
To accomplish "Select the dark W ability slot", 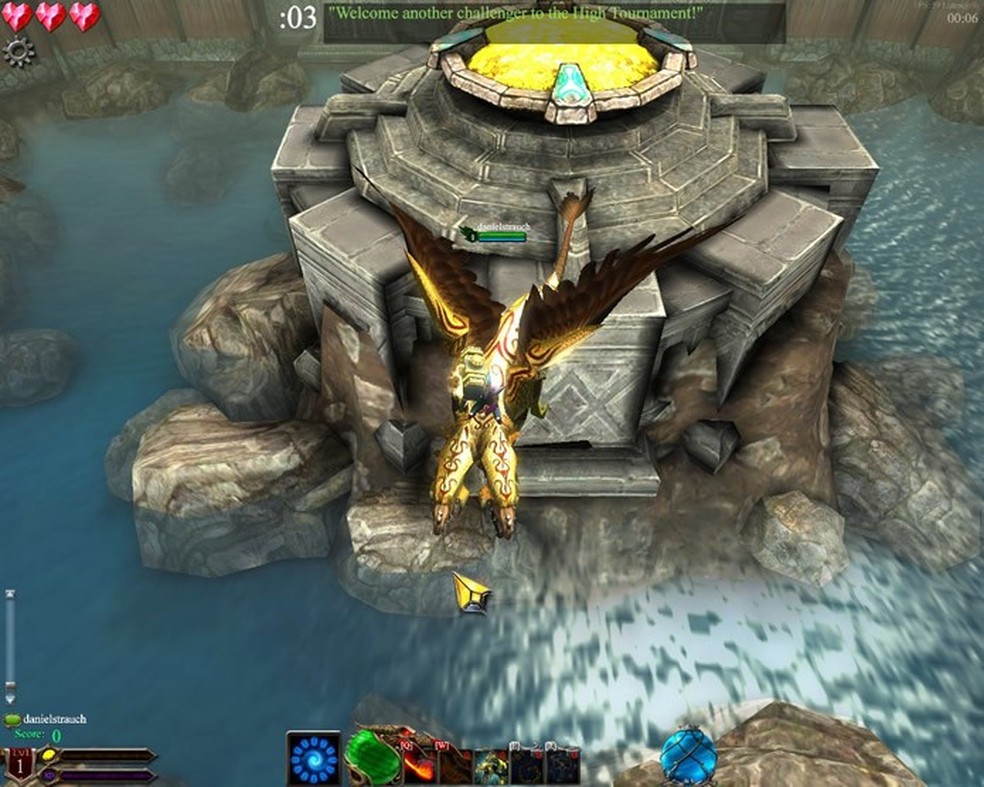I will click(455, 766).
